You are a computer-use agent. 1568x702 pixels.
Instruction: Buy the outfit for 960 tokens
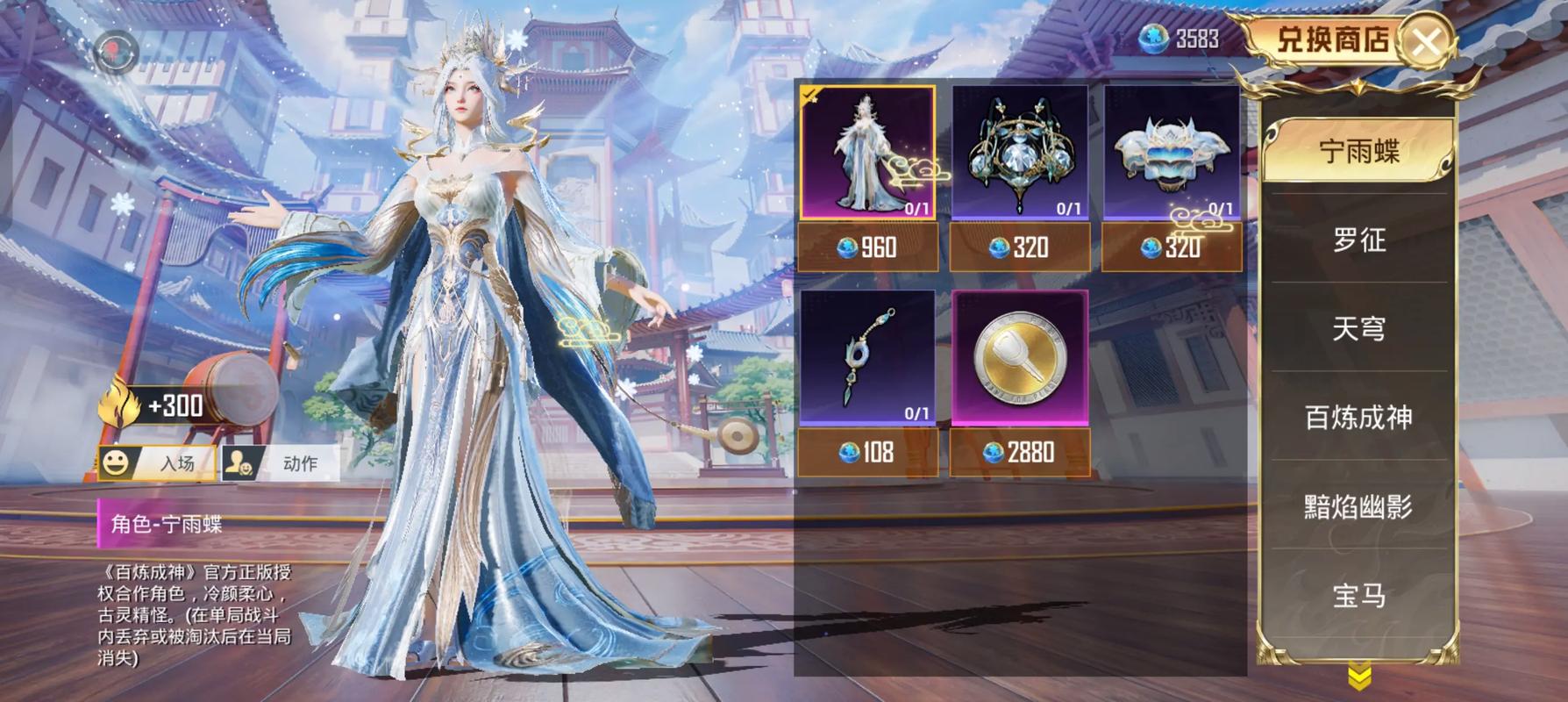point(867,247)
